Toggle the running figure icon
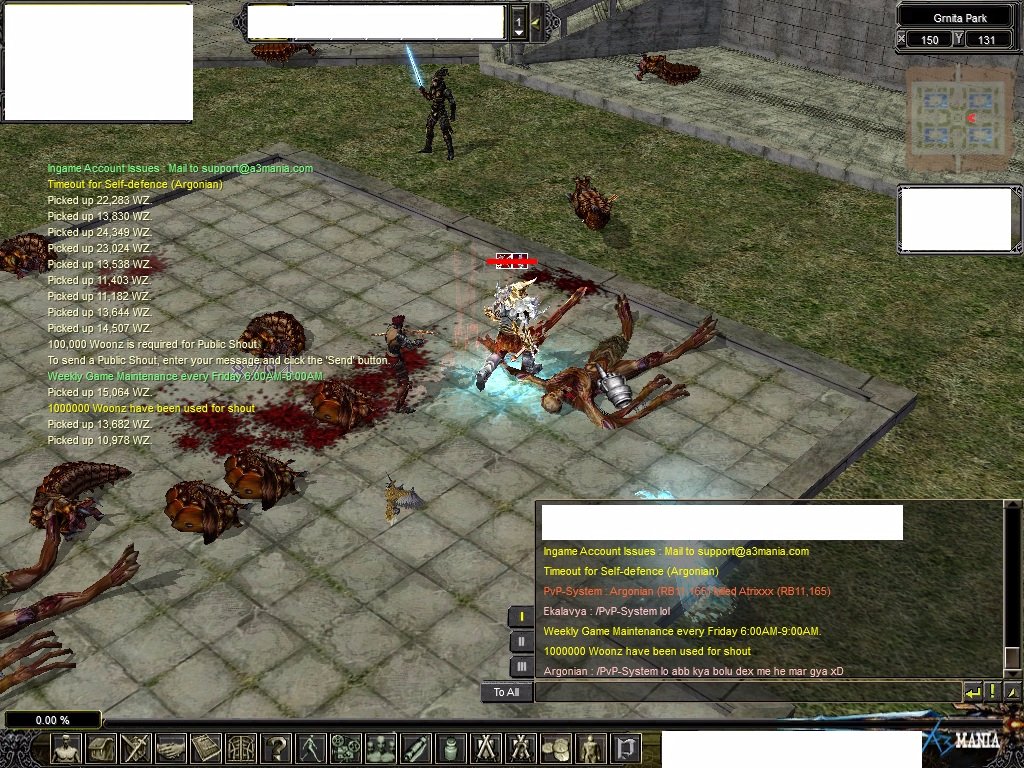Viewport: 1024px width, 768px height. point(311,748)
